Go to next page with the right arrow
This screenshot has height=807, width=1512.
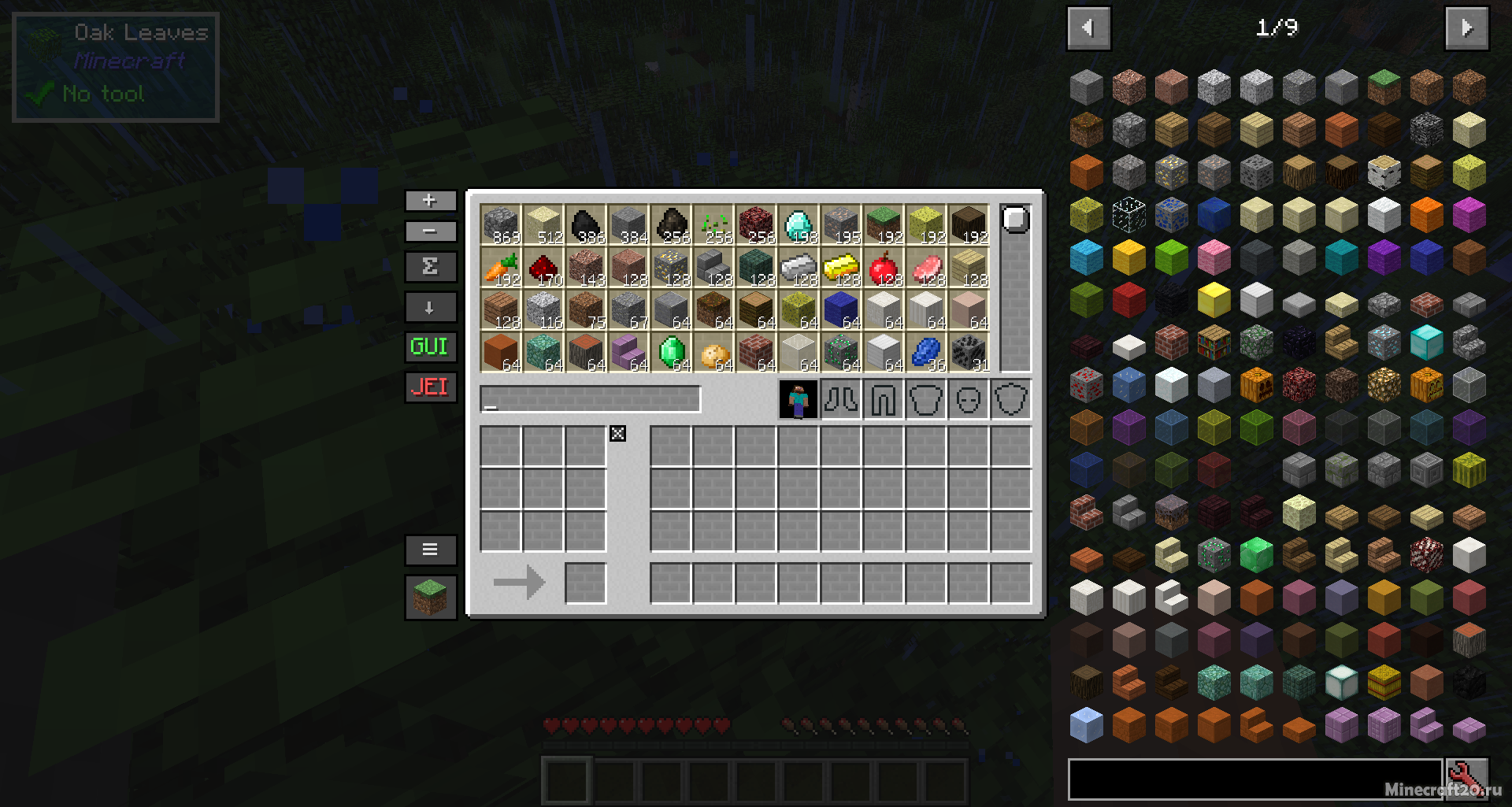pos(1467,28)
